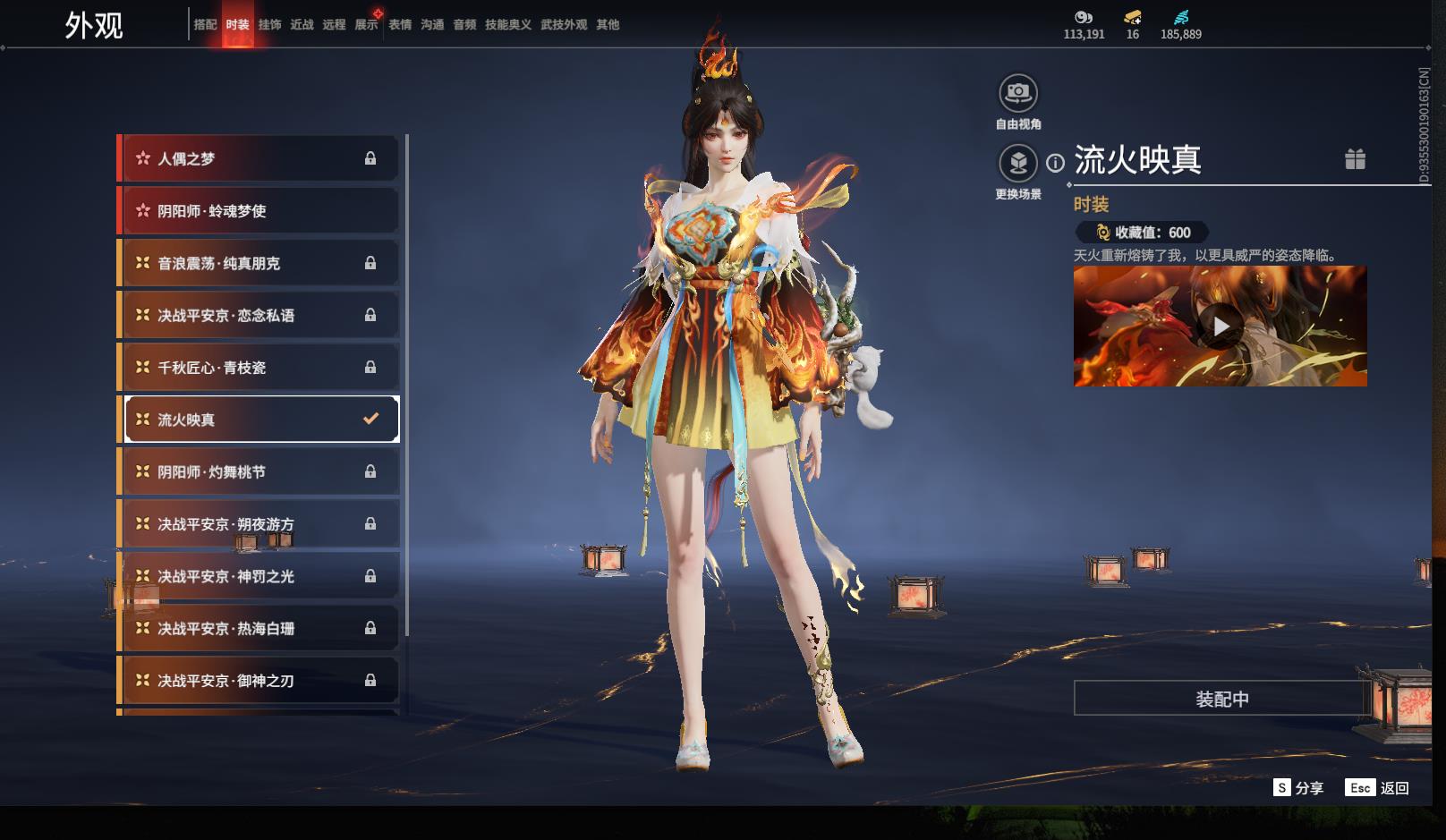Open the 技能奥义 tab
Viewport: 1446px width, 840px height.
tap(508, 25)
